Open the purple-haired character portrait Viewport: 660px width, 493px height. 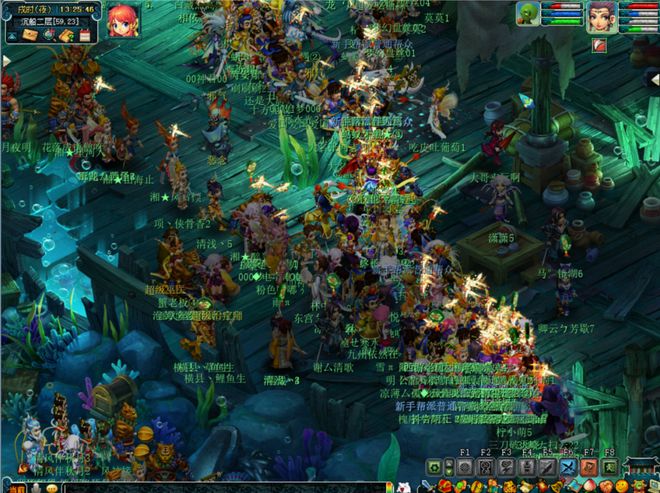(600, 16)
